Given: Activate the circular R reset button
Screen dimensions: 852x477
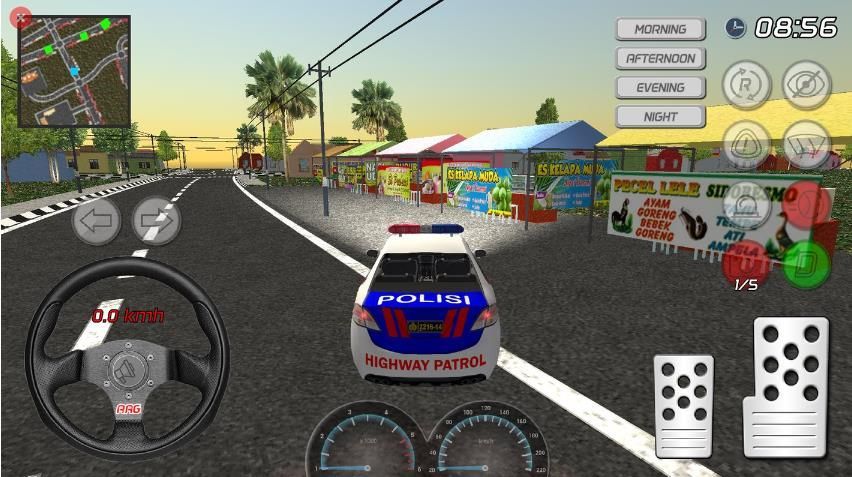Looking at the screenshot, I should (746, 85).
